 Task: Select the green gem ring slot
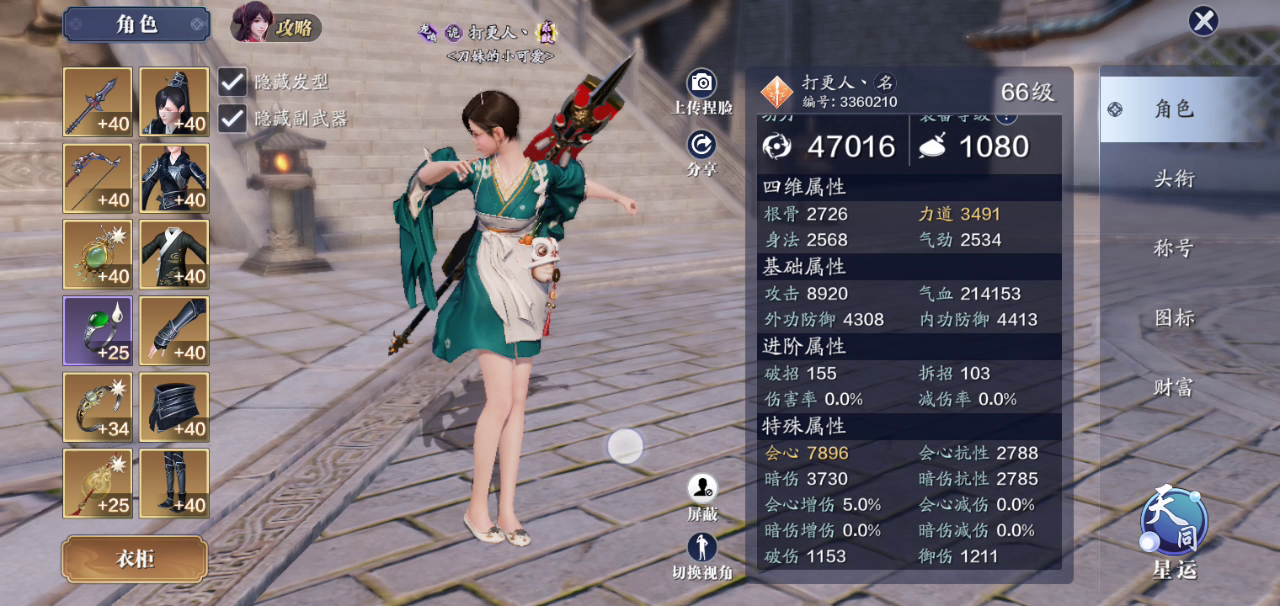click(x=98, y=330)
